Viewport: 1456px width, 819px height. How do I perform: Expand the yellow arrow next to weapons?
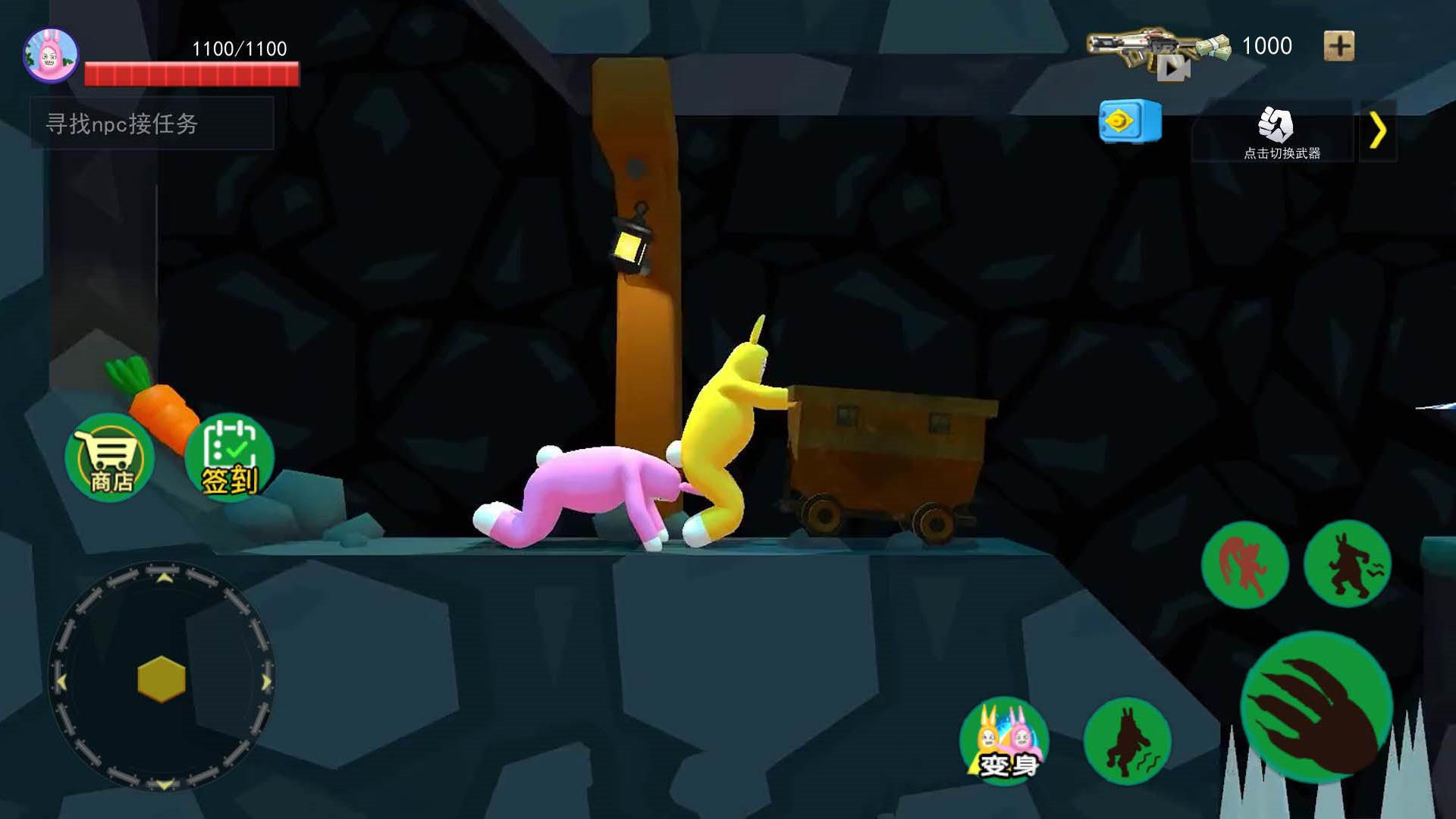click(1378, 131)
